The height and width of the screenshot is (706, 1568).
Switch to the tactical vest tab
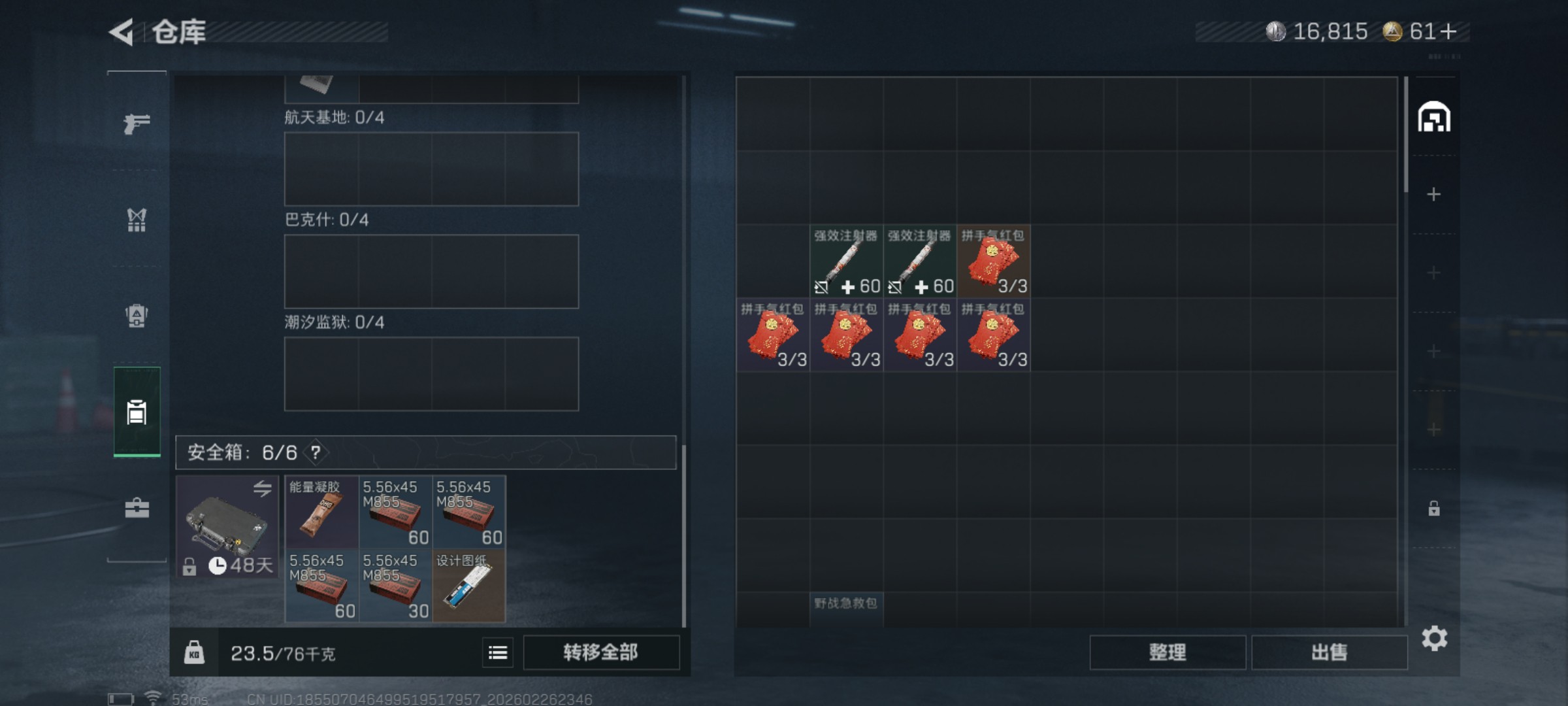click(137, 220)
